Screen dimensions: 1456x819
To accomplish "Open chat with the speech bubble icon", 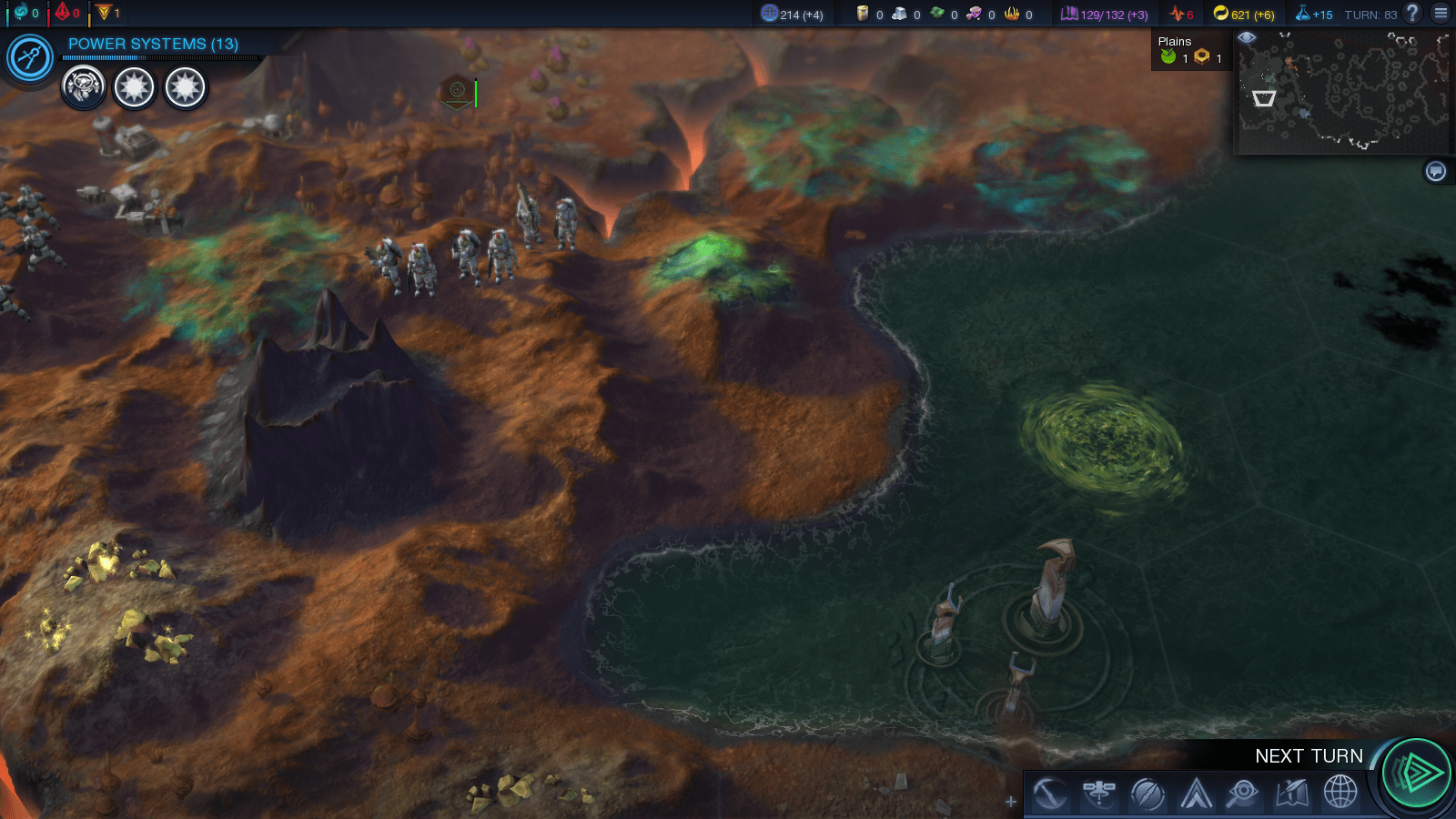I will (1435, 169).
